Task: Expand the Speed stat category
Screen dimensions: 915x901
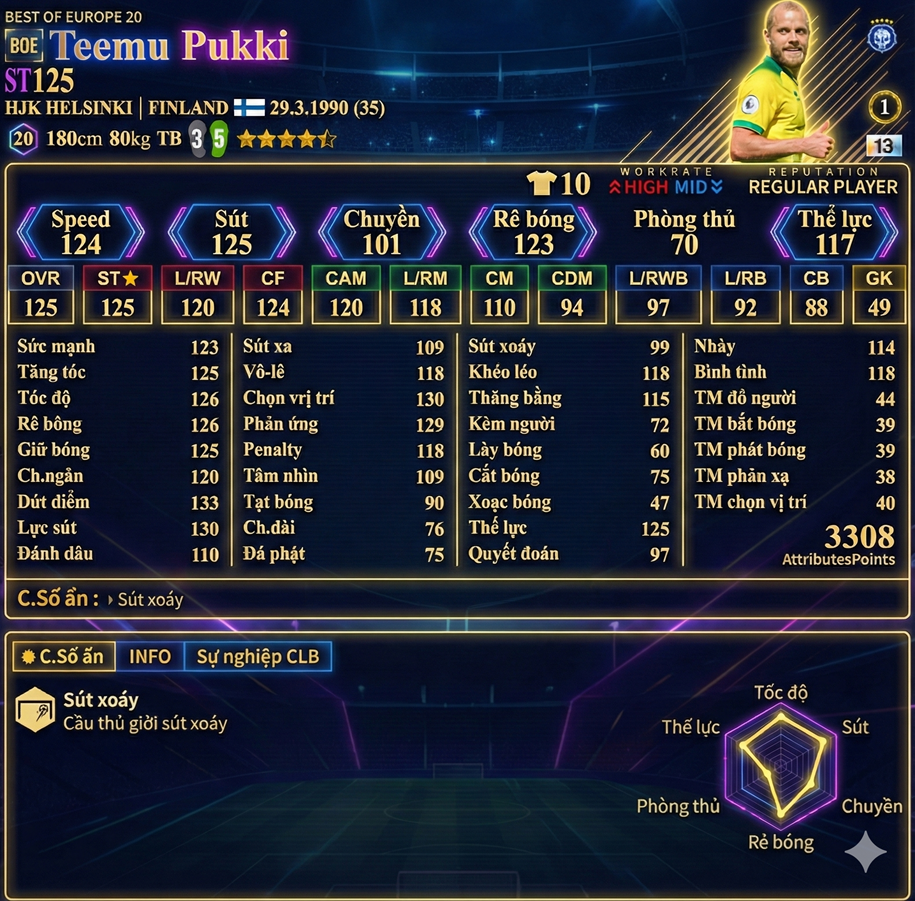Action: 81,232
